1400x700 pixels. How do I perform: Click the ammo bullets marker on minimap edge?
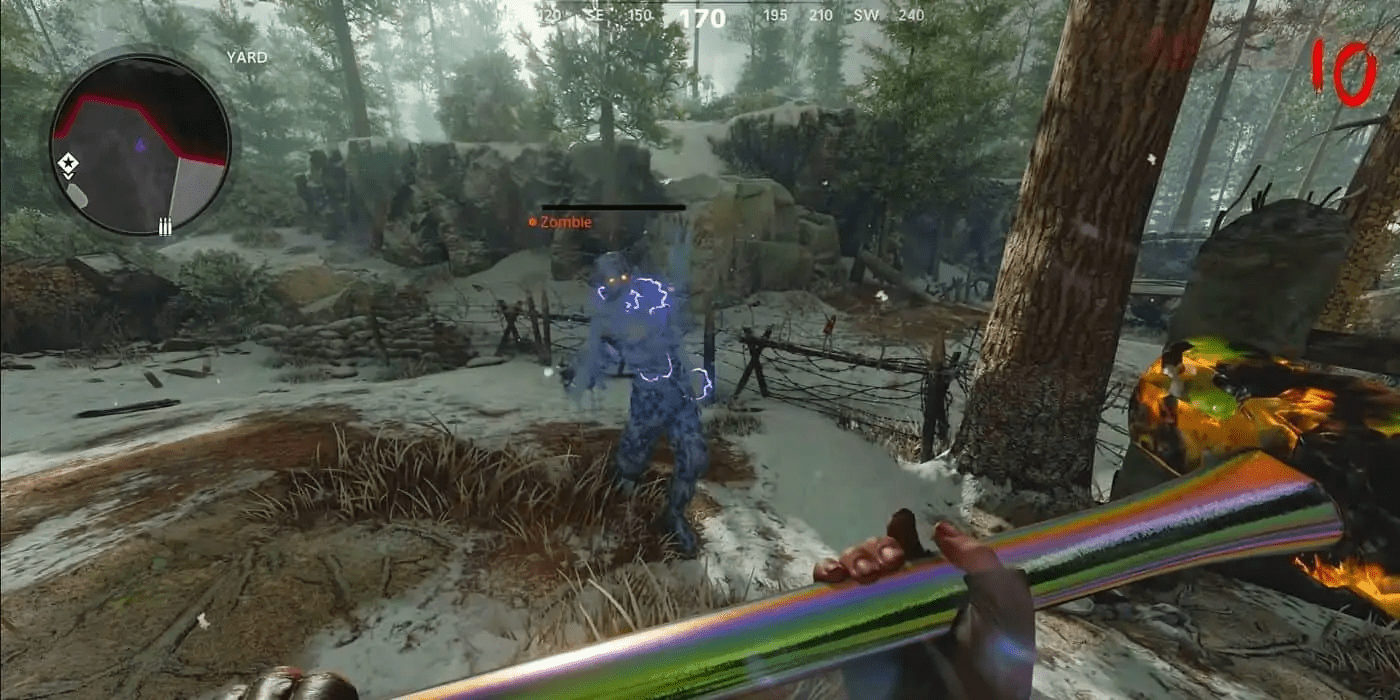(165, 227)
